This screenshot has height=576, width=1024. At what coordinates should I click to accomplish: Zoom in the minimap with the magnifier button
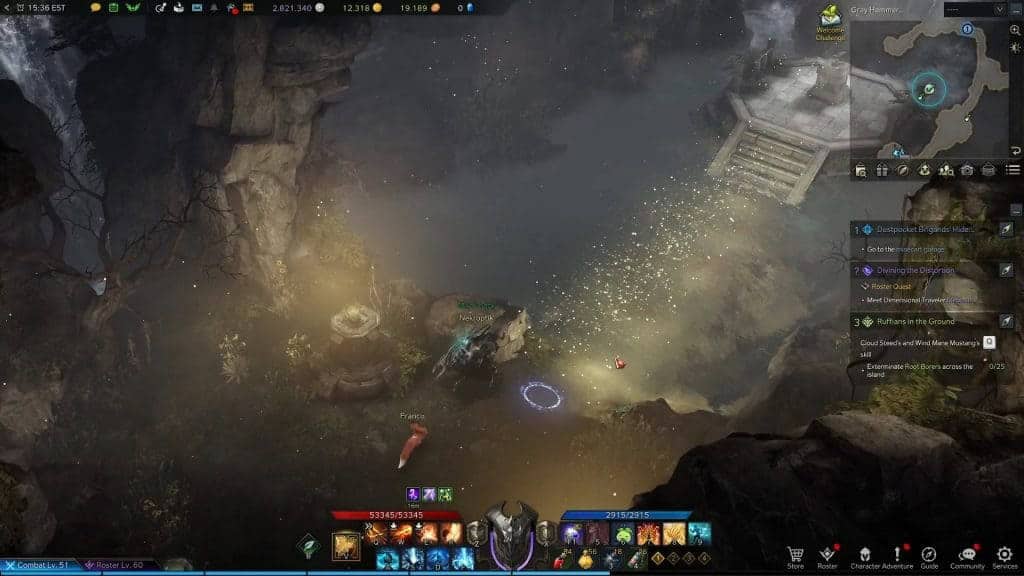pos(1015,31)
